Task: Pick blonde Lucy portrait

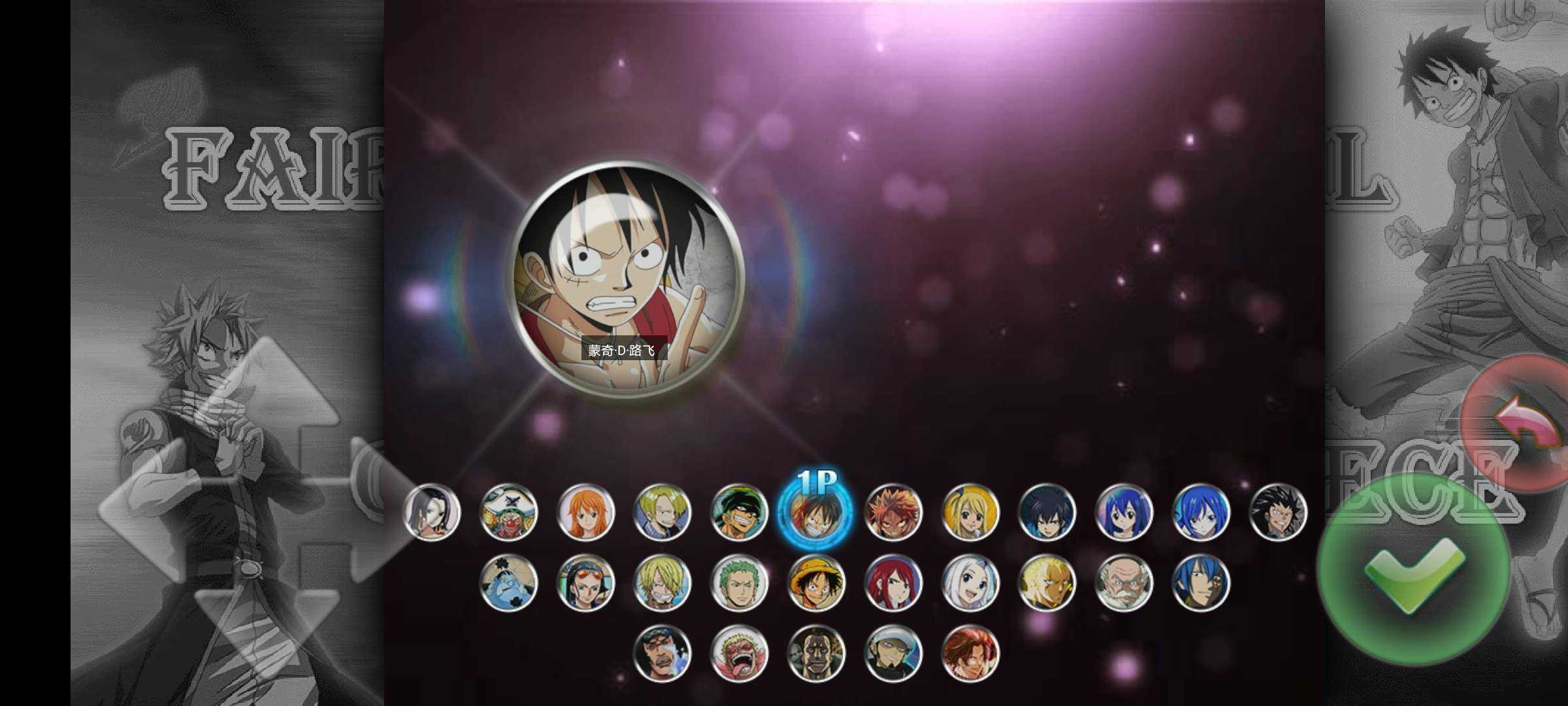Action: tap(970, 513)
